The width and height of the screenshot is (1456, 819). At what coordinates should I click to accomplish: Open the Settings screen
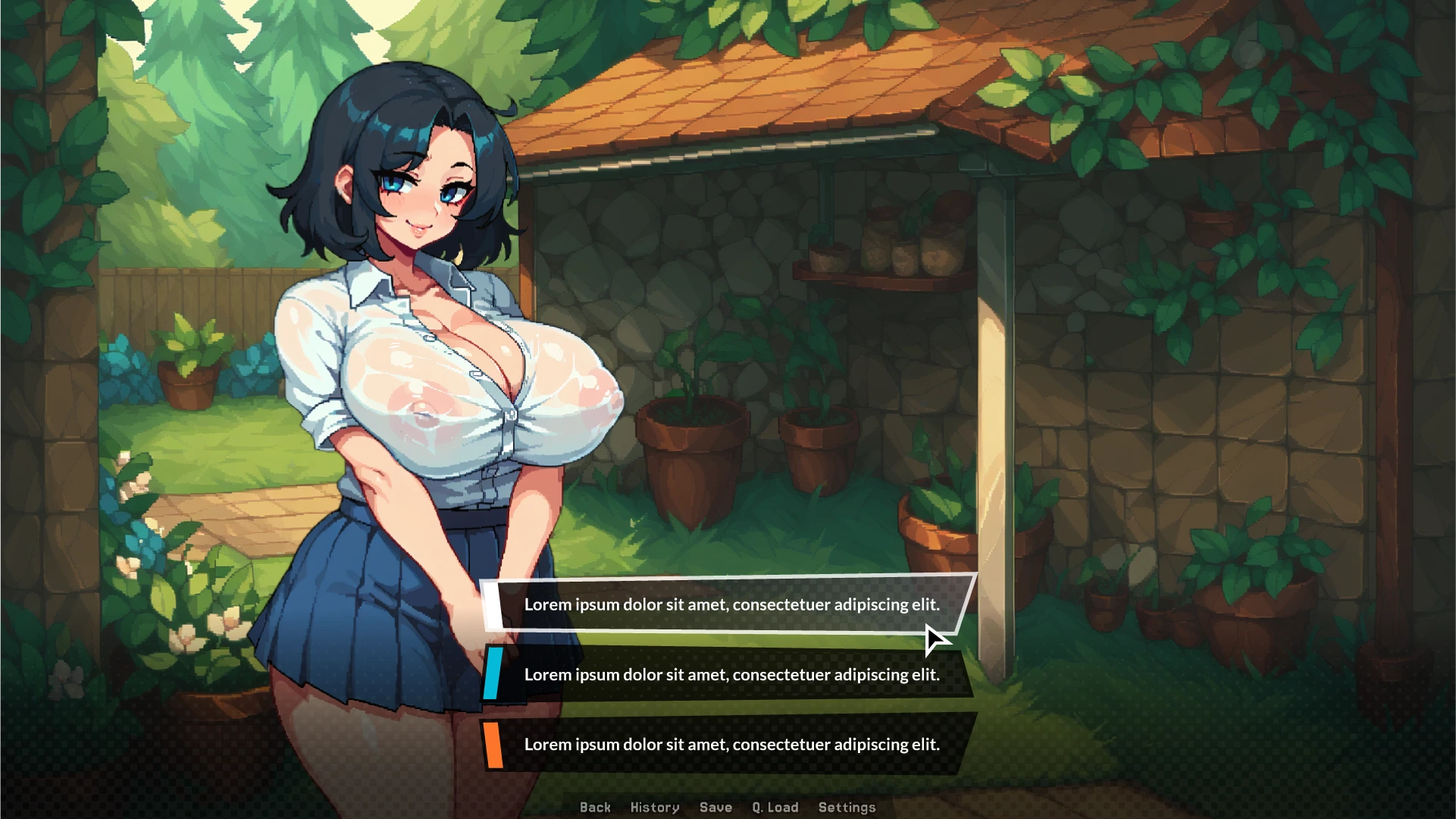[x=847, y=807]
